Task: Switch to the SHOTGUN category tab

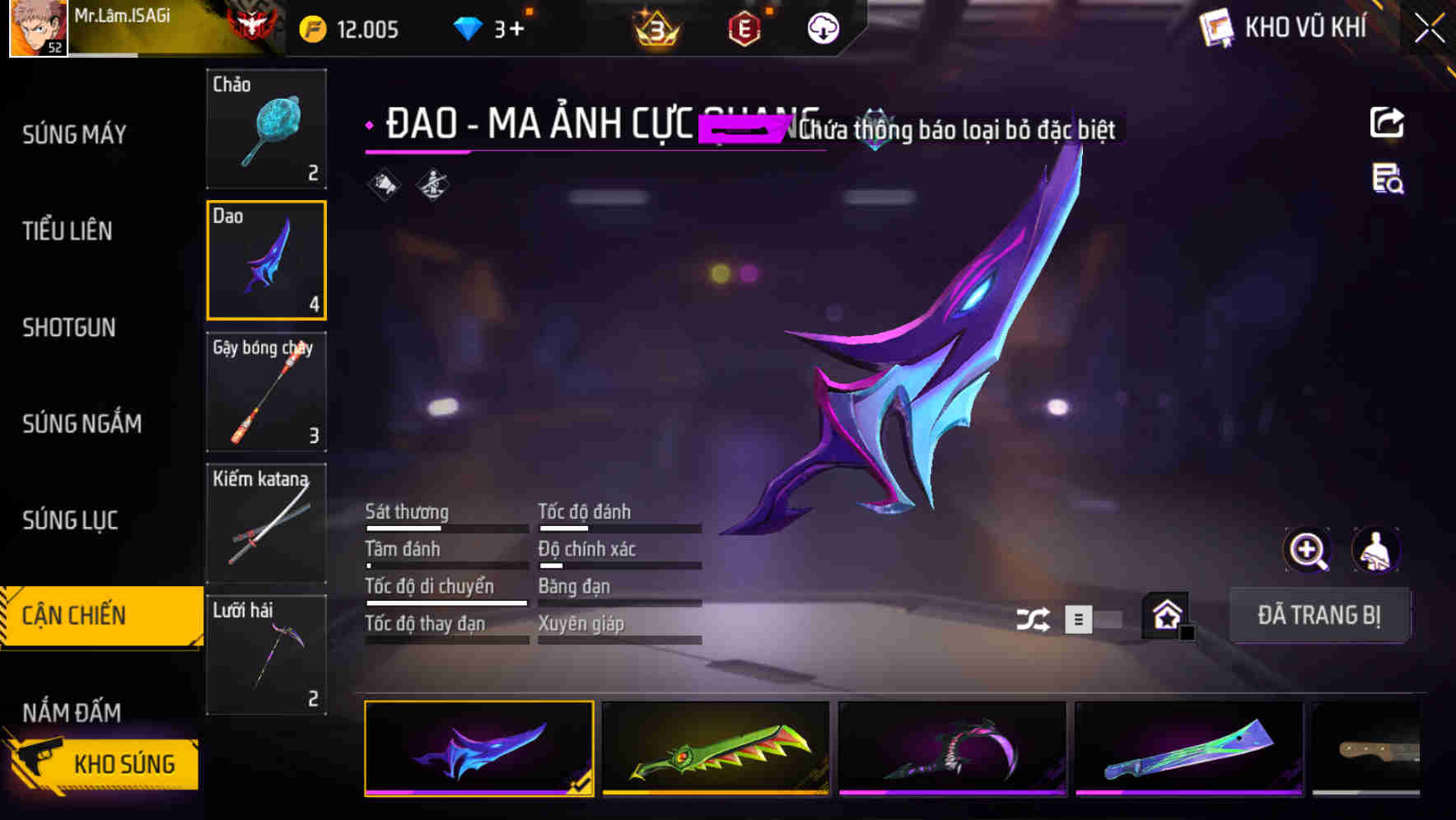Action: click(69, 328)
